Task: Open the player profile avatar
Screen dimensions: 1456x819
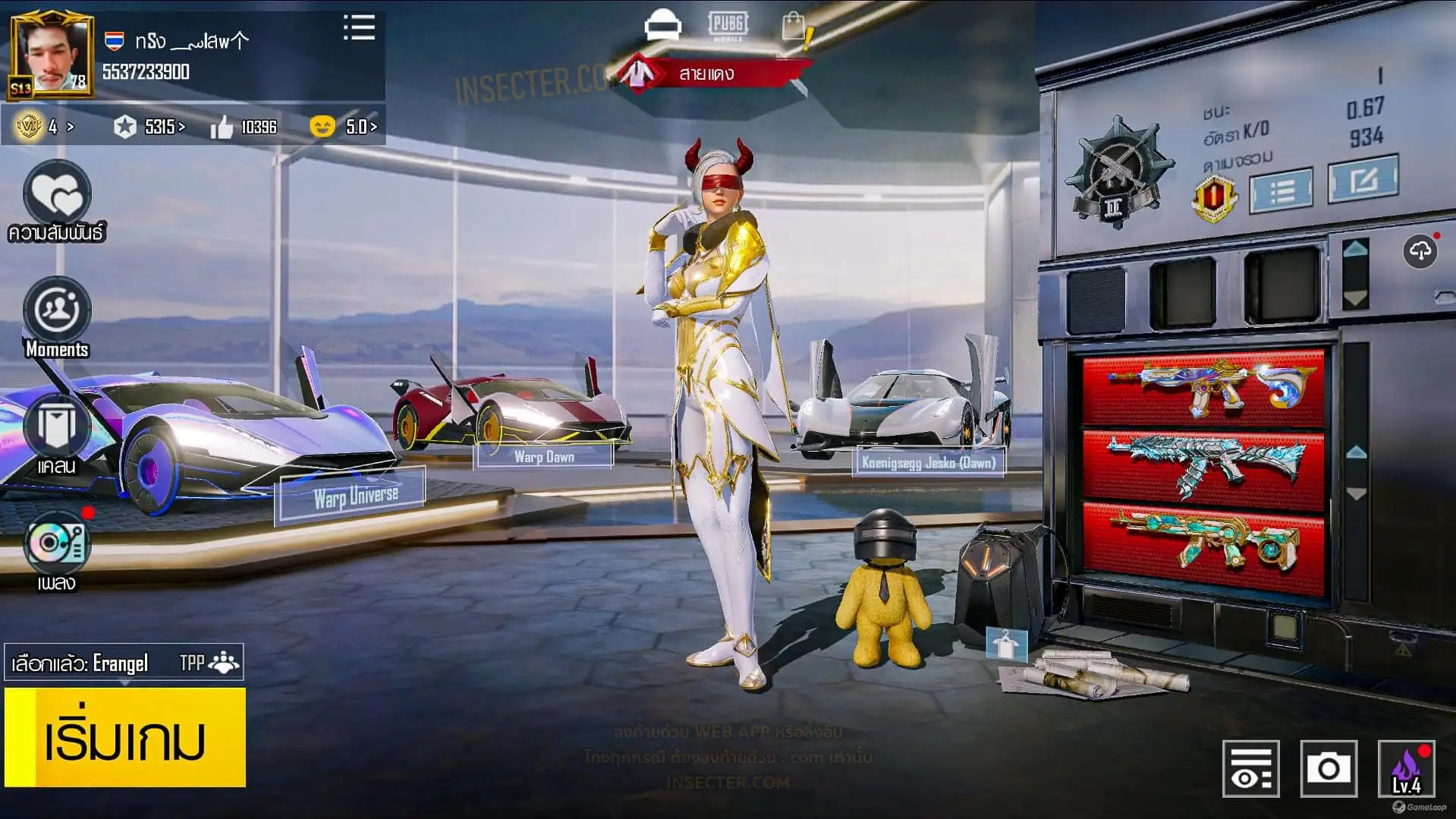Action: coord(52,55)
